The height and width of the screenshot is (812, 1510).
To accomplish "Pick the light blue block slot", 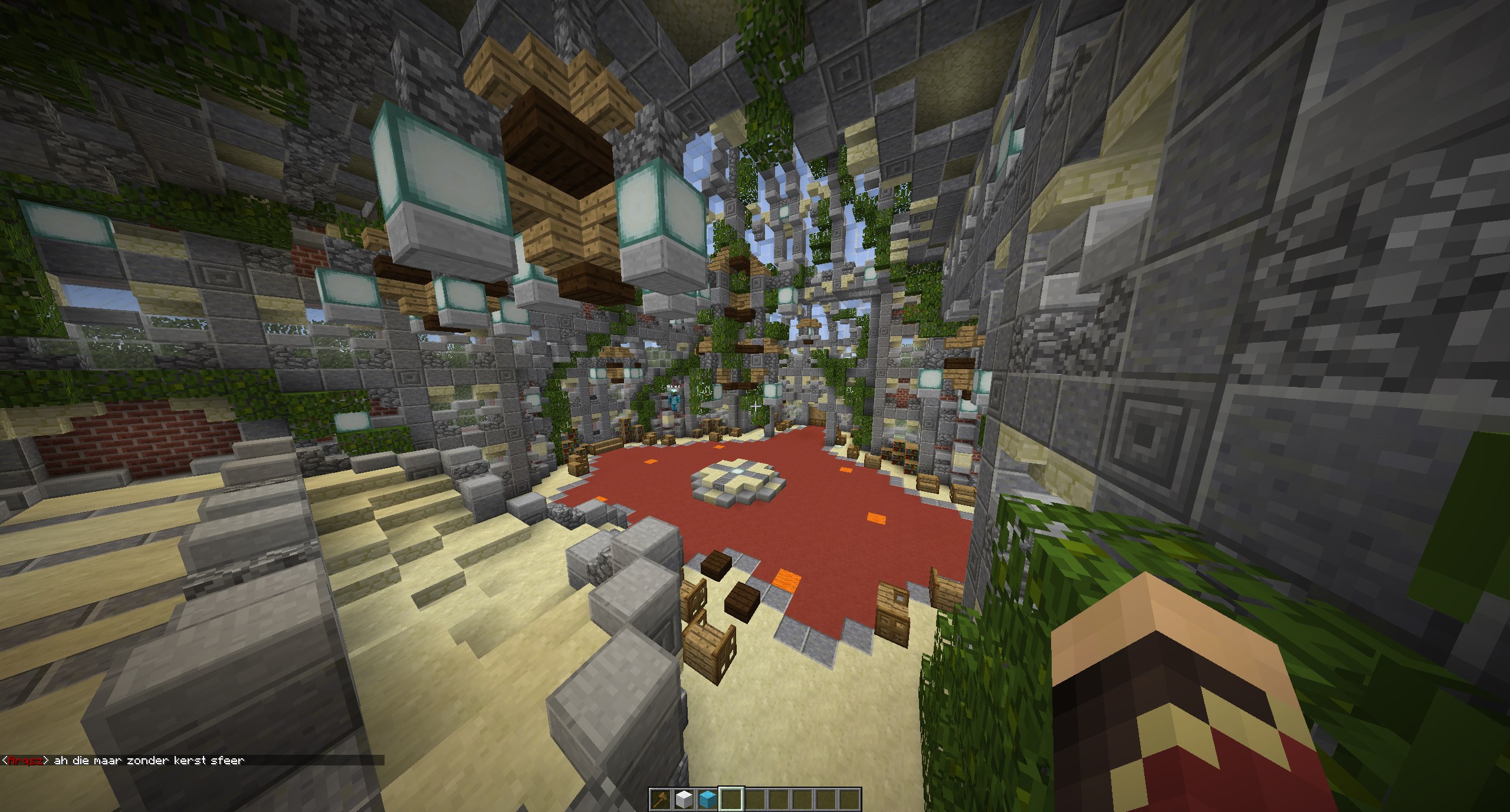I will (708, 799).
